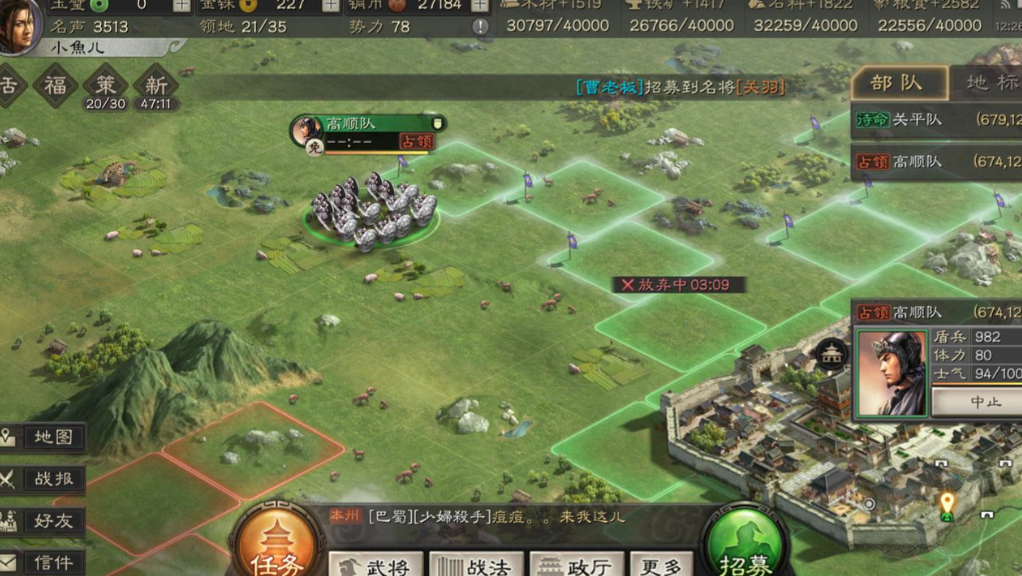Click the 小魚儿 player portrait
The width and height of the screenshot is (1022, 576).
[22, 26]
